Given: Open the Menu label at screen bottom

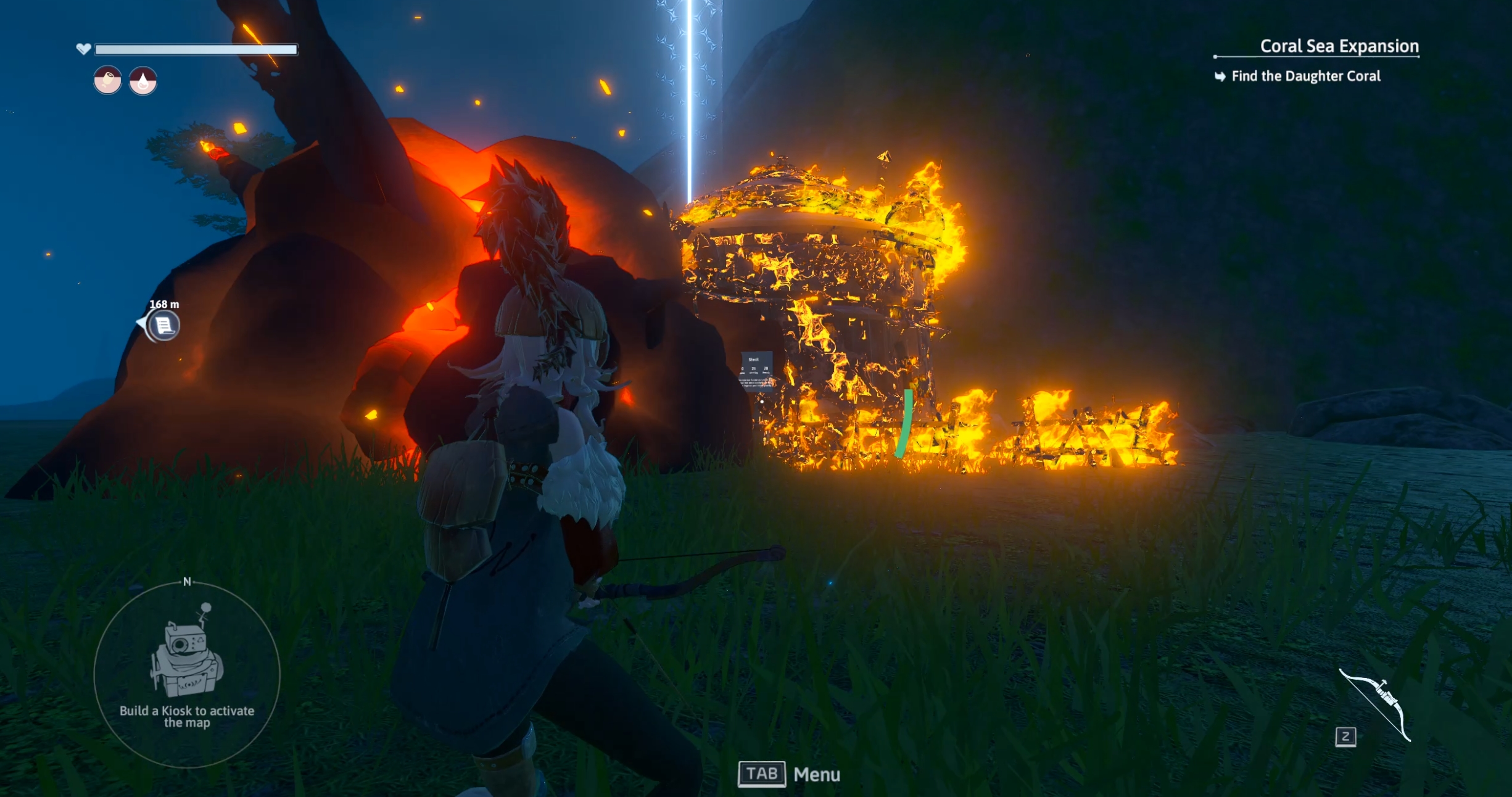Looking at the screenshot, I should [x=816, y=774].
